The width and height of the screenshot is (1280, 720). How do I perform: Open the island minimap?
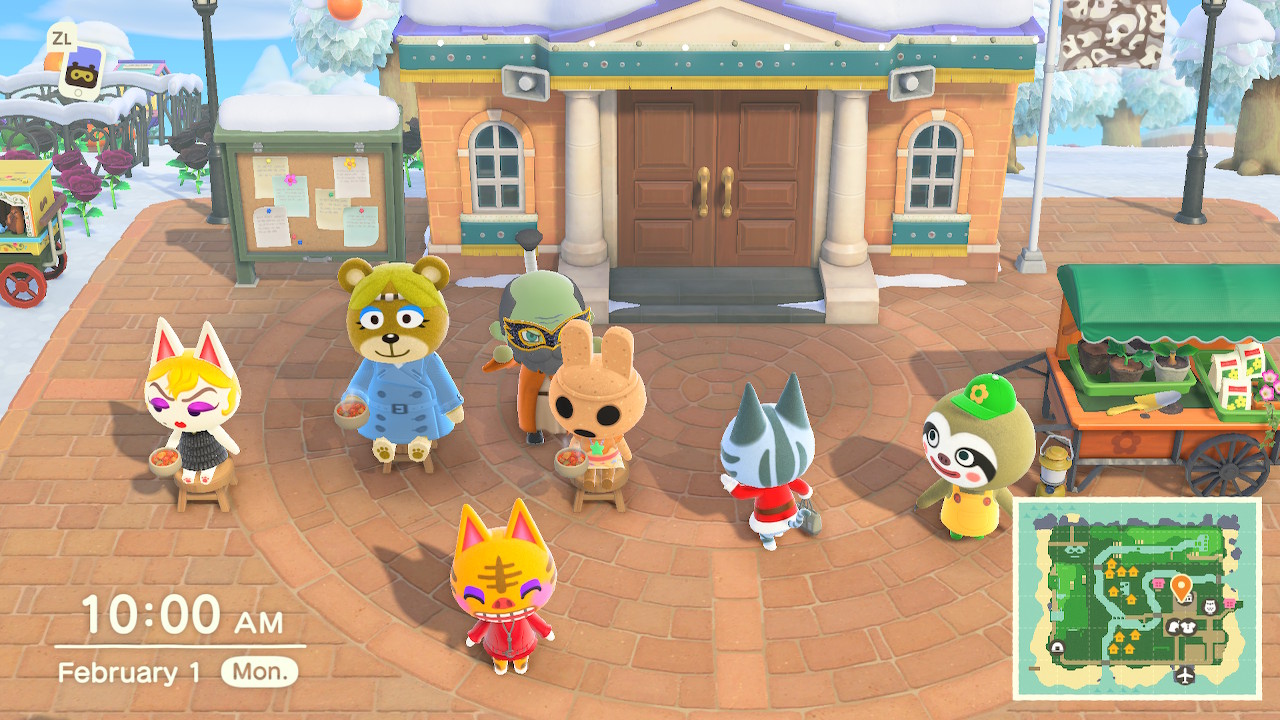tap(1137, 598)
